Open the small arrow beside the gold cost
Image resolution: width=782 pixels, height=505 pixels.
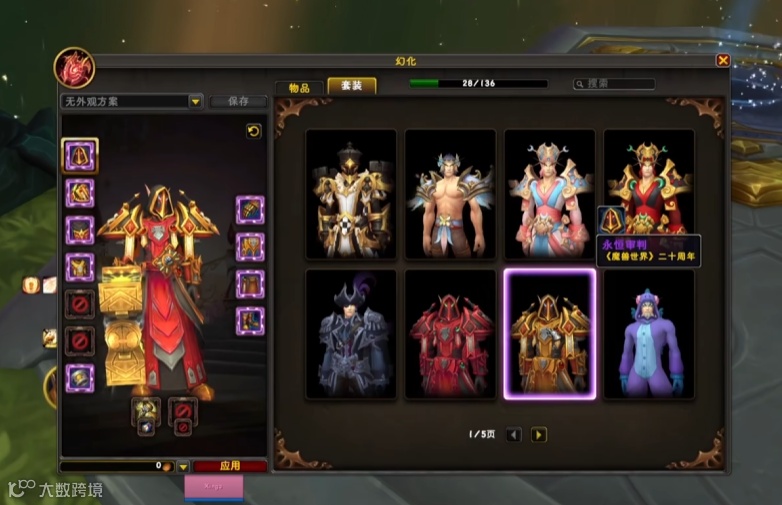pyautogui.click(x=183, y=467)
